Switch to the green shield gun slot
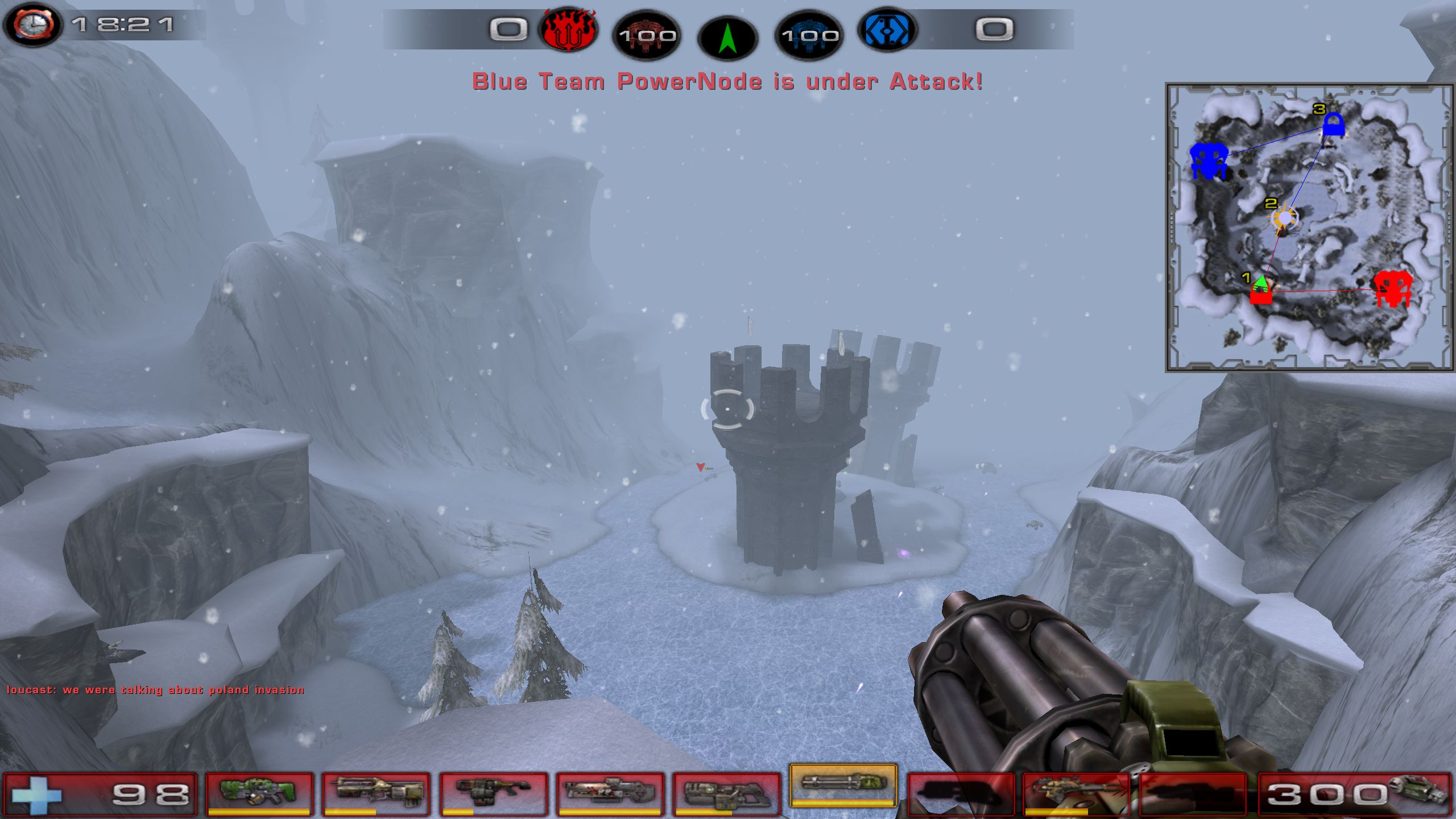This screenshot has width=1456, height=819. [x=259, y=793]
